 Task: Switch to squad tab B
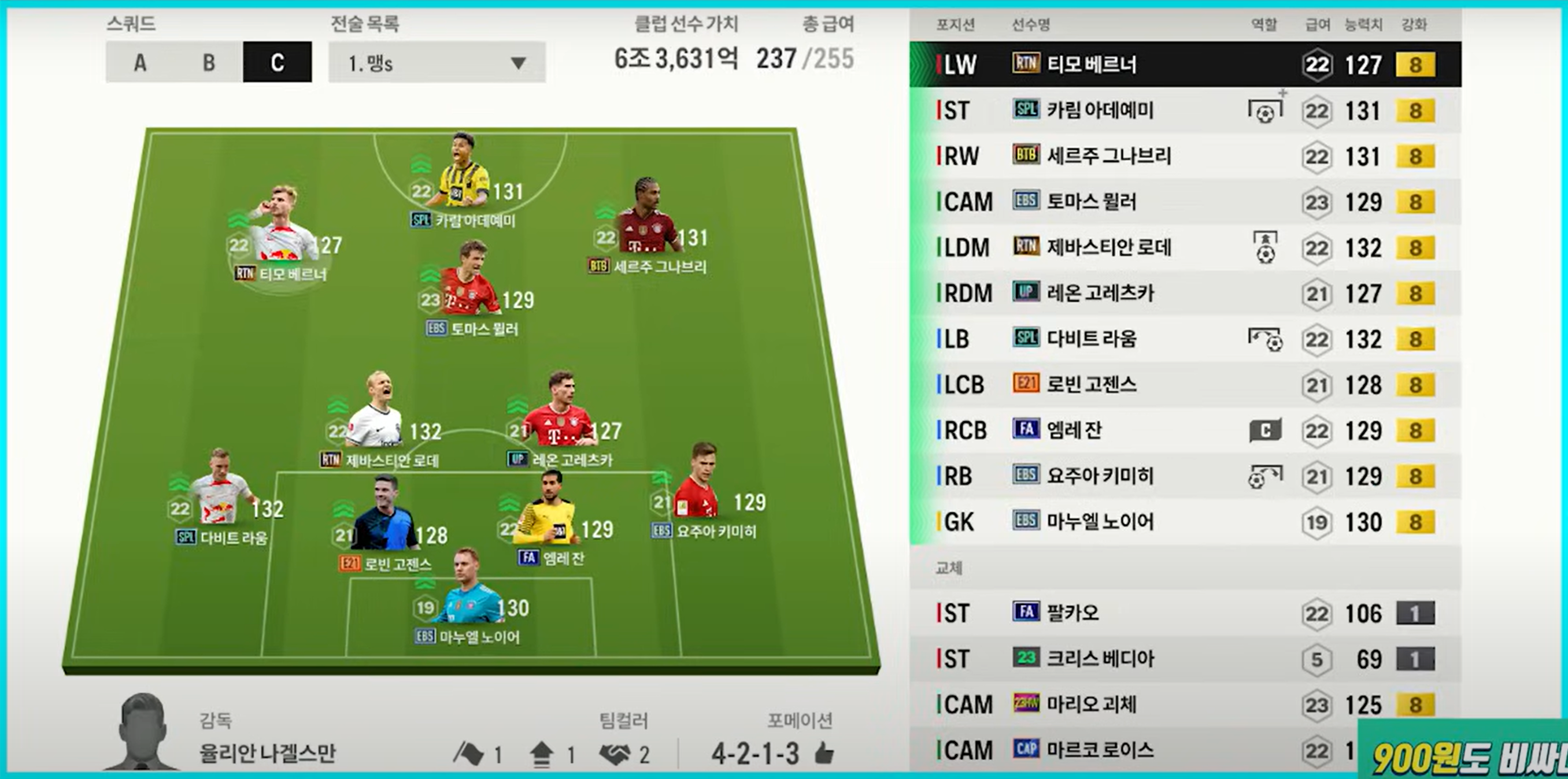209,62
